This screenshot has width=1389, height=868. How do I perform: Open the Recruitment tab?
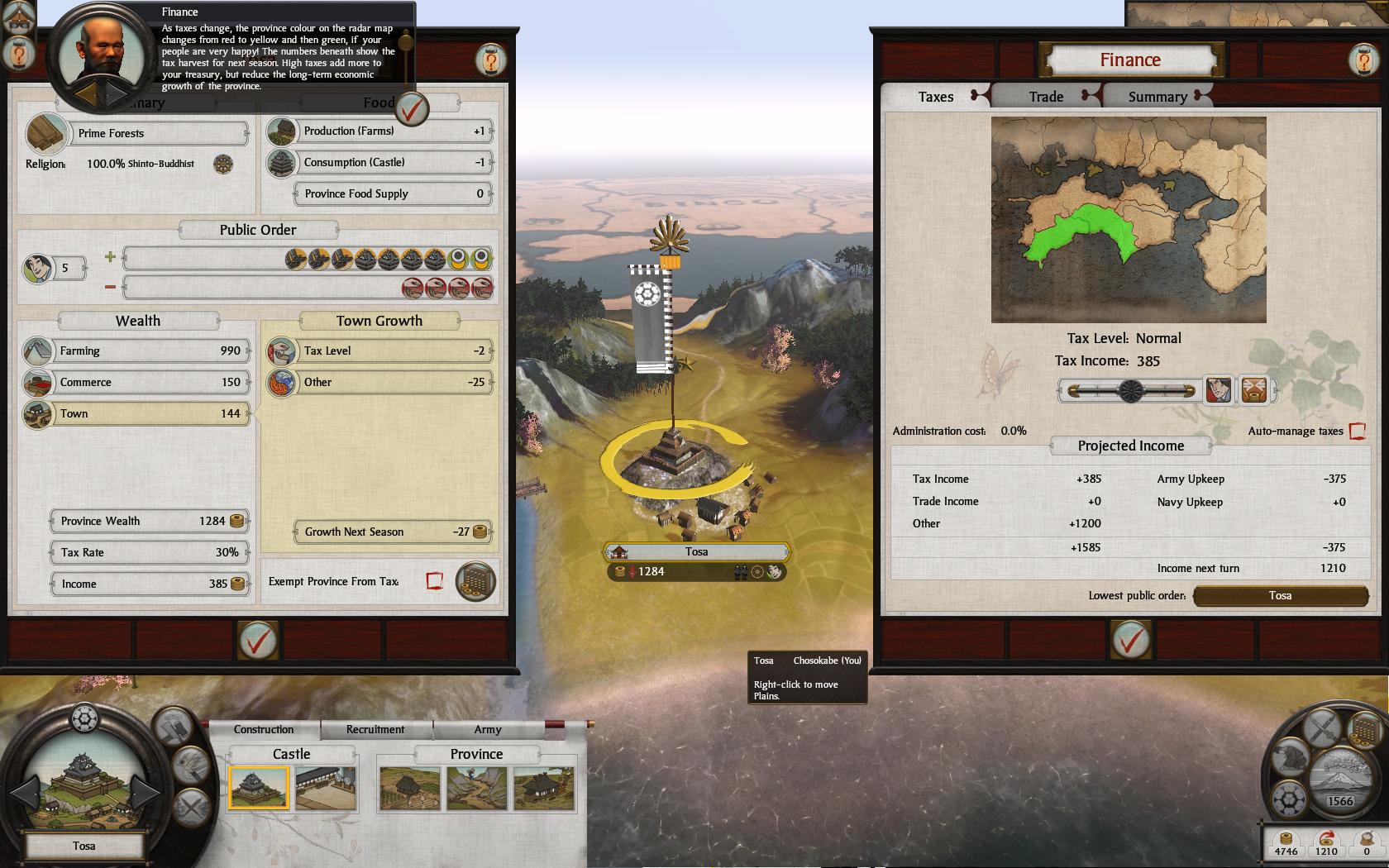click(375, 729)
